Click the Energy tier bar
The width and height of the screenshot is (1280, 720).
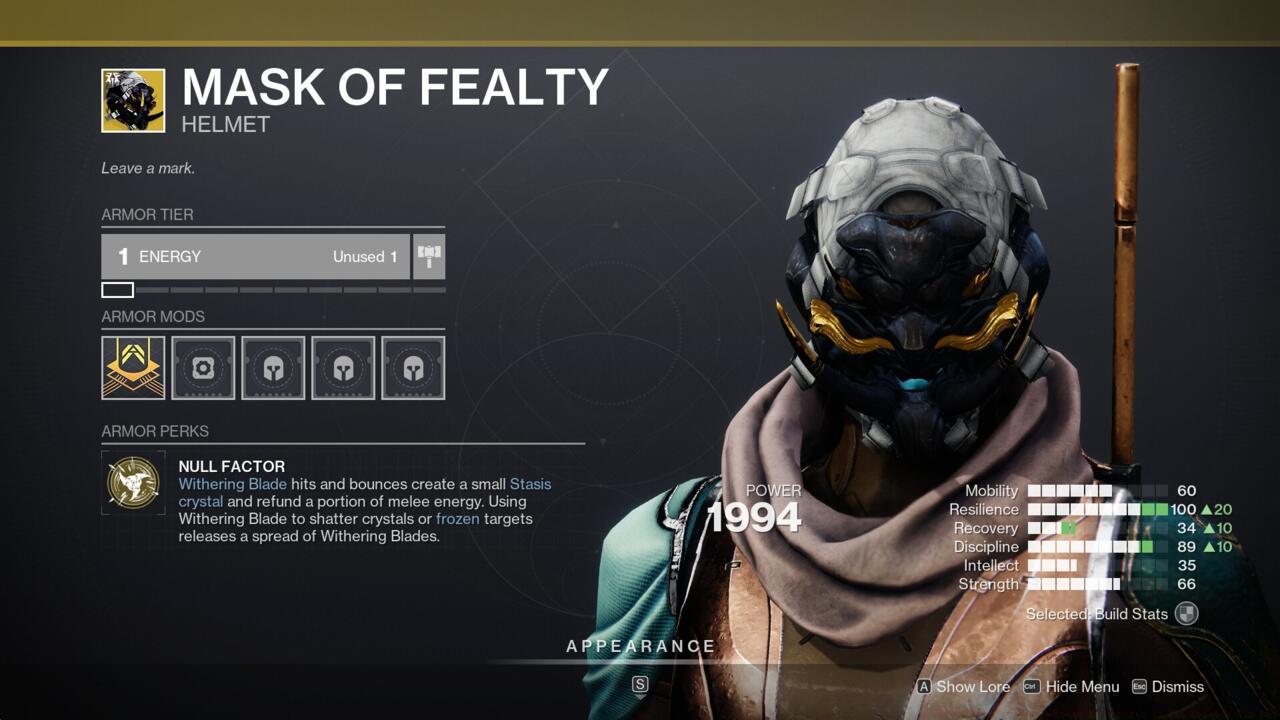click(x=255, y=256)
